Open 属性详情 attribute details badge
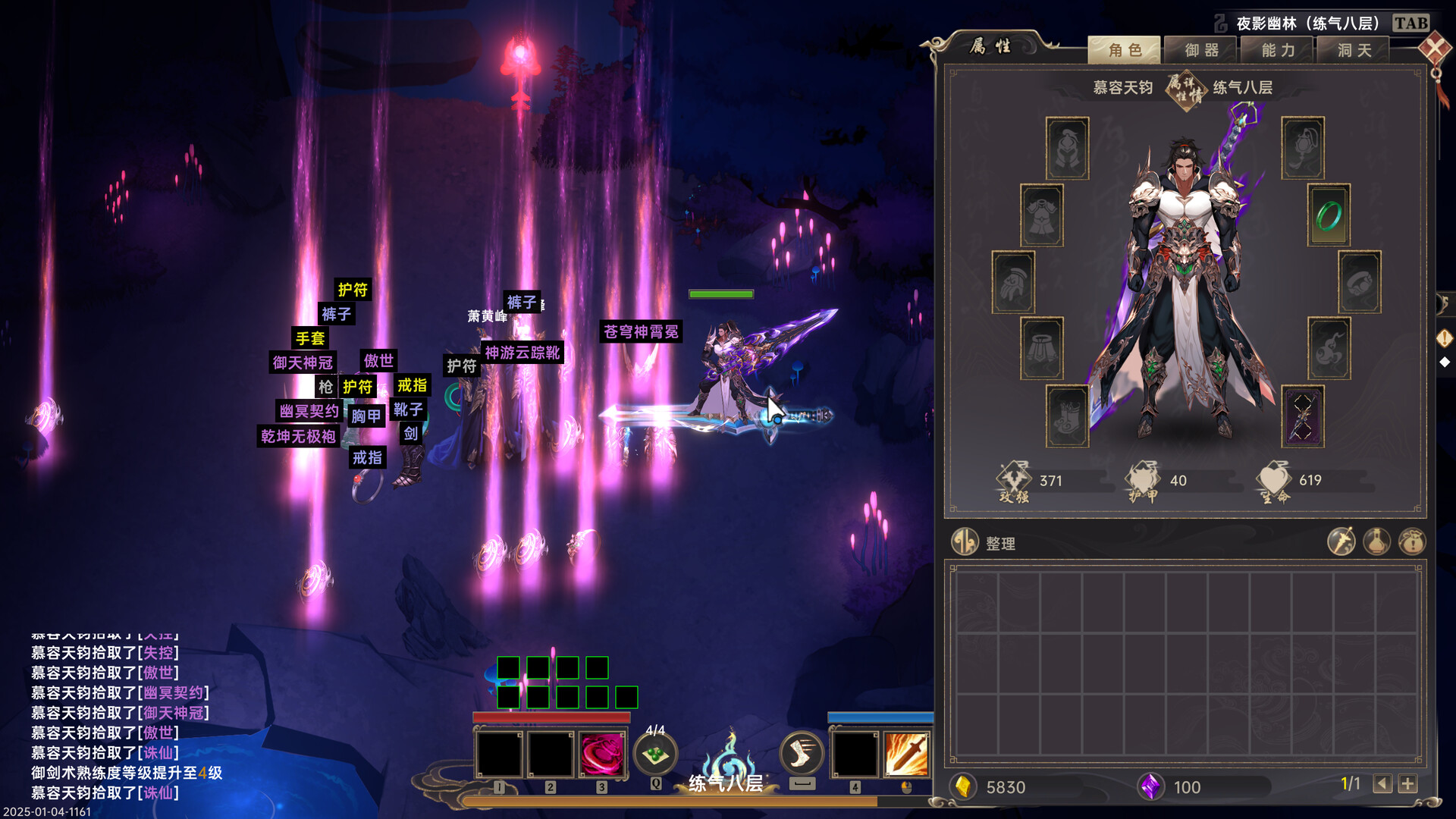This screenshot has width=1456, height=819. click(1185, 89)
